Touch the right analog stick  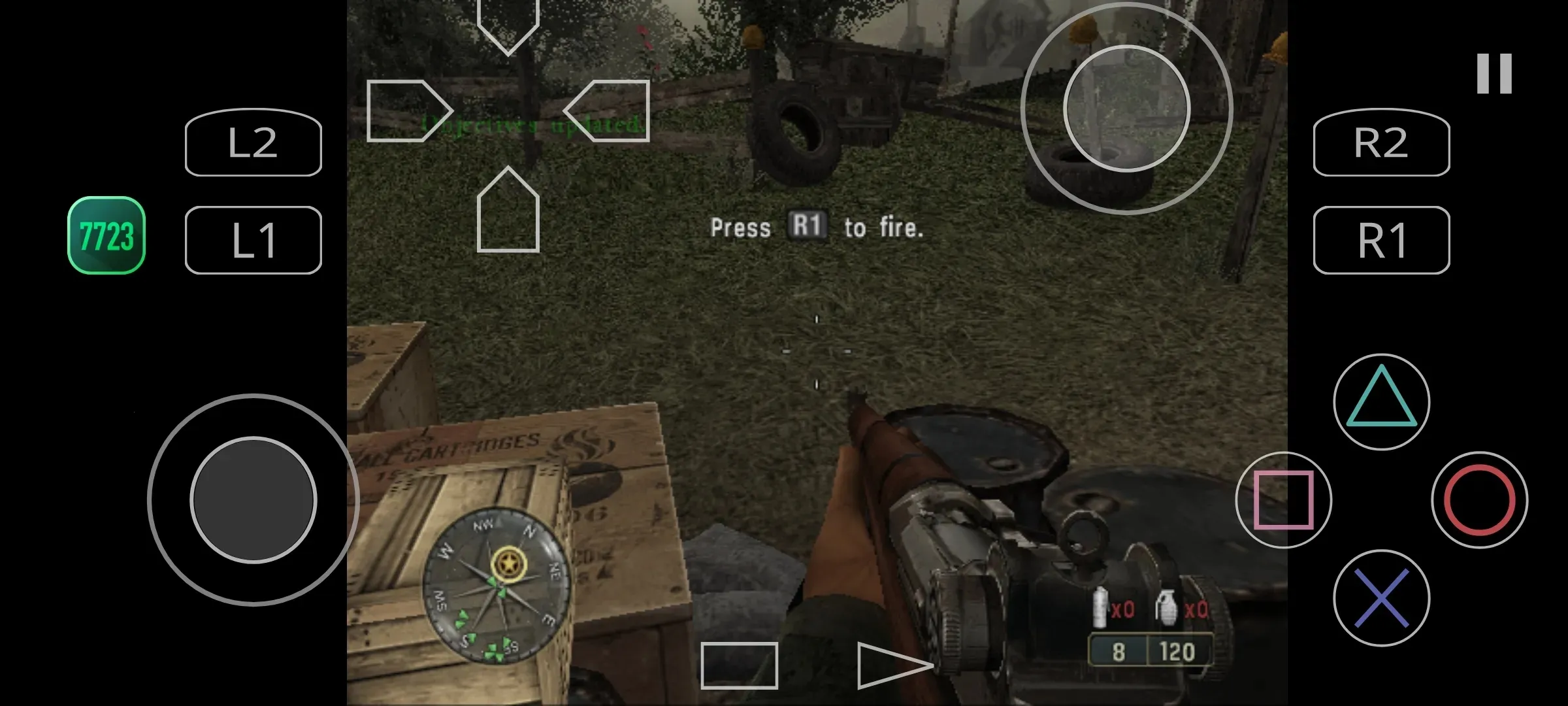click(1126, 109)
